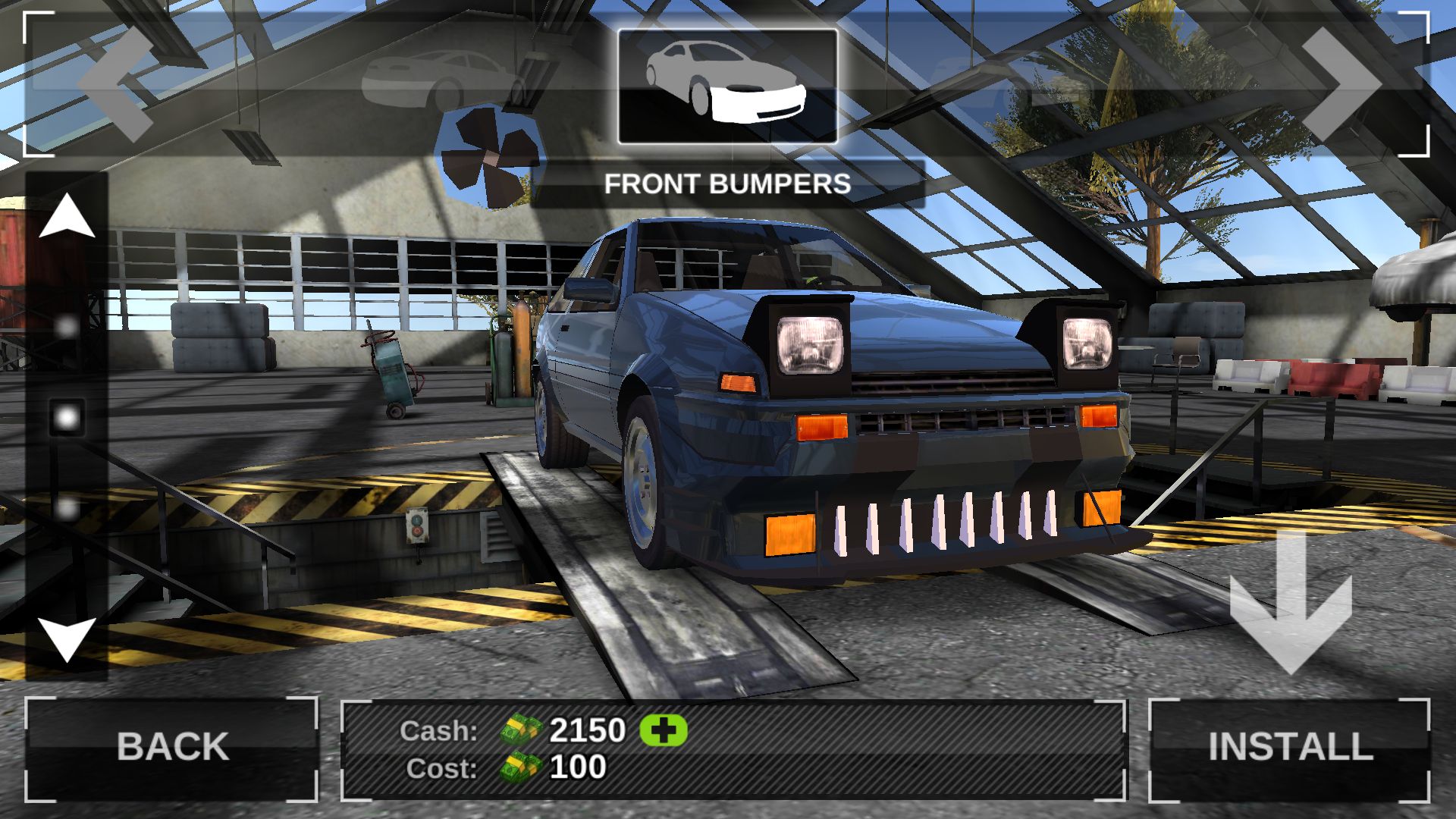The height and width of the screenshot is (819, 1456).
Task: Go back with the BACK button
Action: point(172,747)
